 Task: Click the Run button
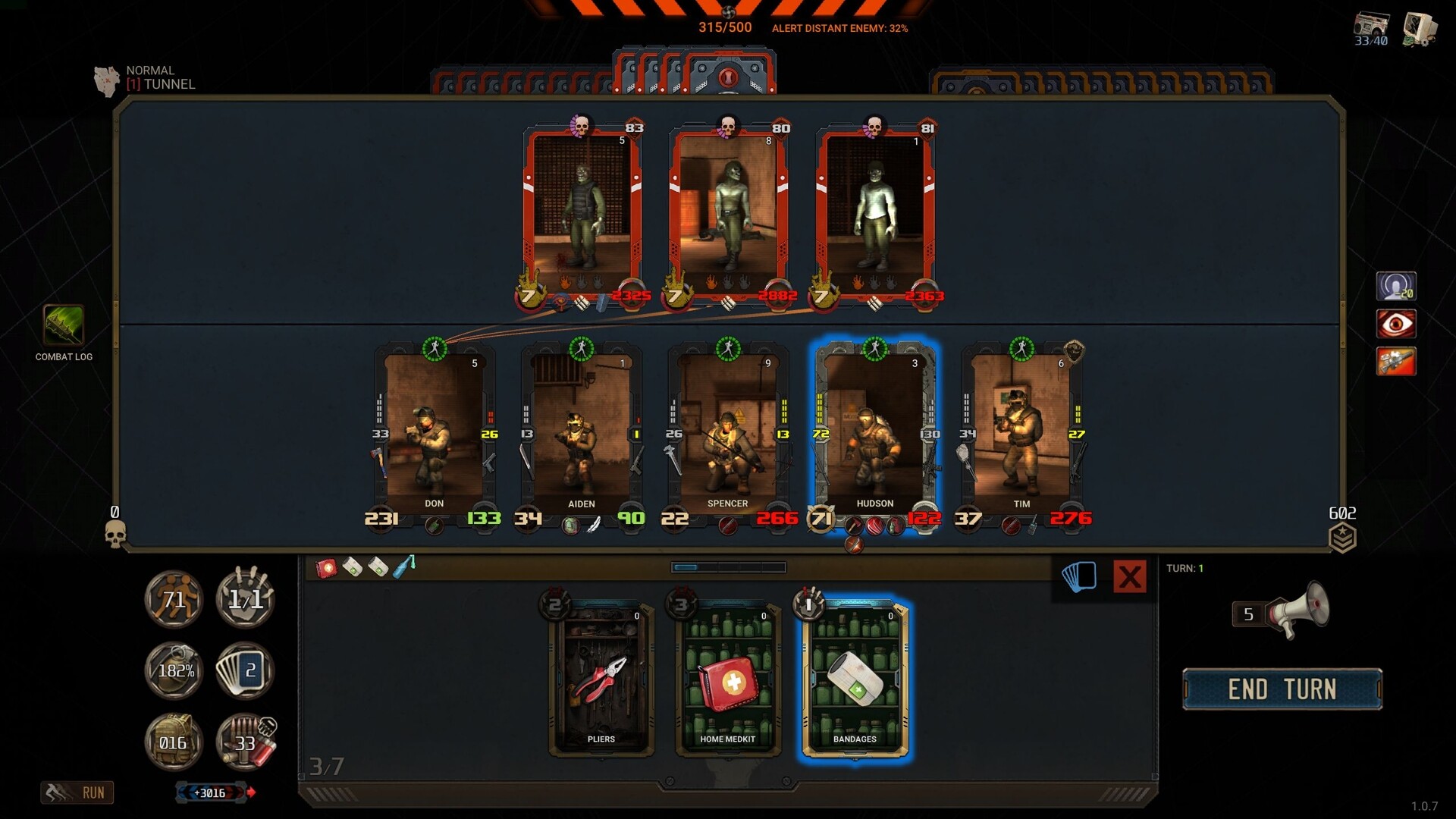click(x=78, y=792)
